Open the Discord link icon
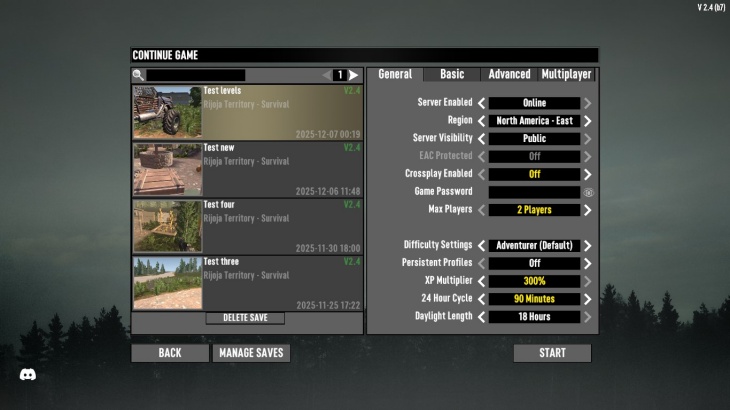730x410 pixels. [x=28, y=374]
